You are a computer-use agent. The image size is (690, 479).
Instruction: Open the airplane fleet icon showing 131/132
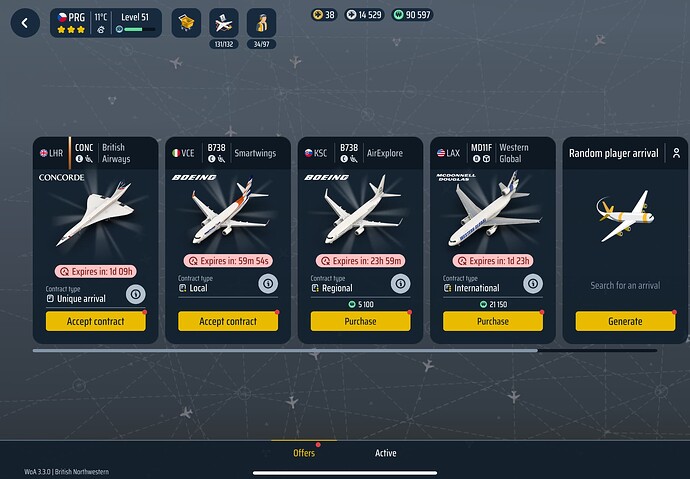224,22
